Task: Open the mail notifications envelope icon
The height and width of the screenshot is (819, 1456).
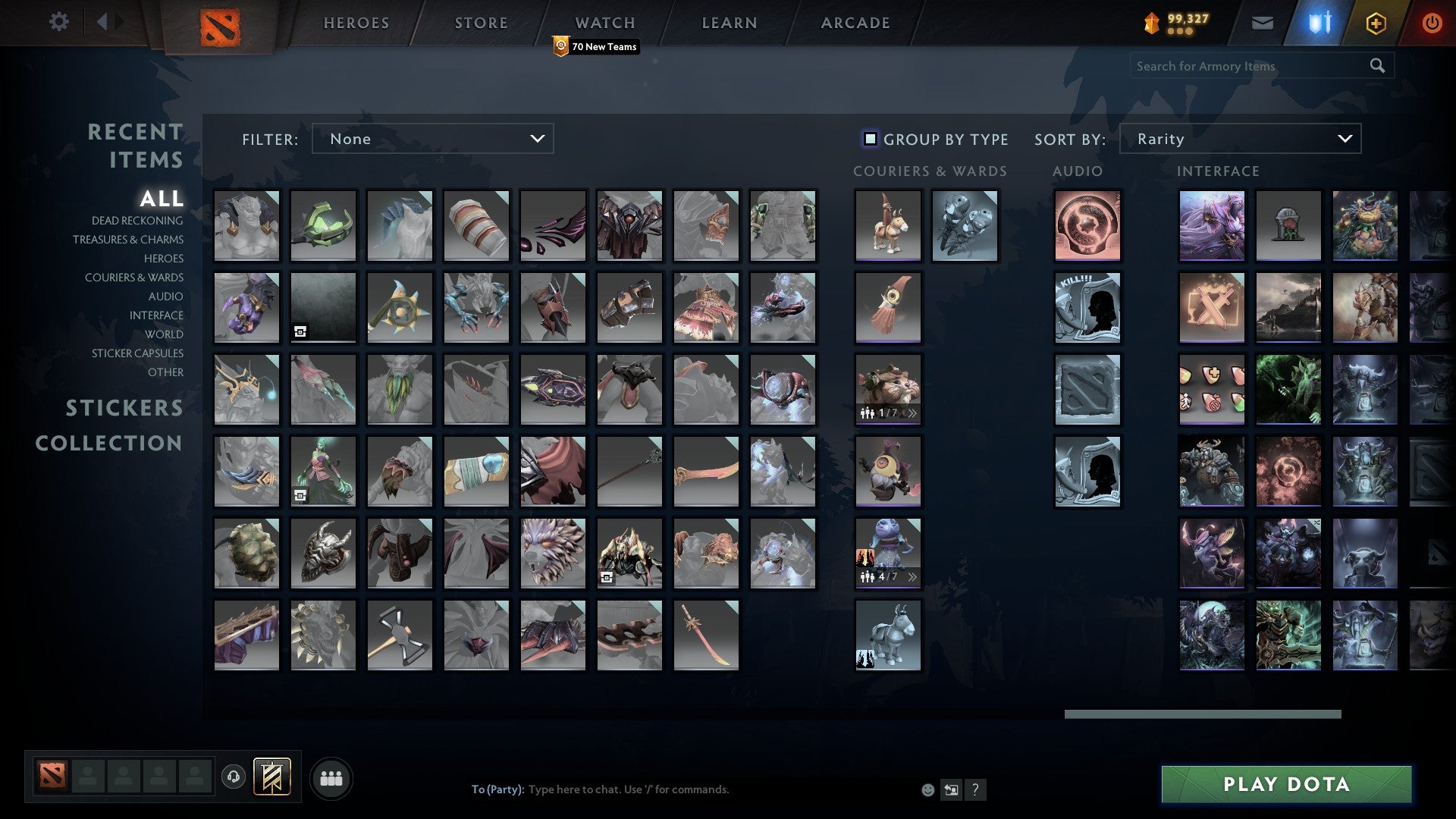Action: [x=1263, y=23]
